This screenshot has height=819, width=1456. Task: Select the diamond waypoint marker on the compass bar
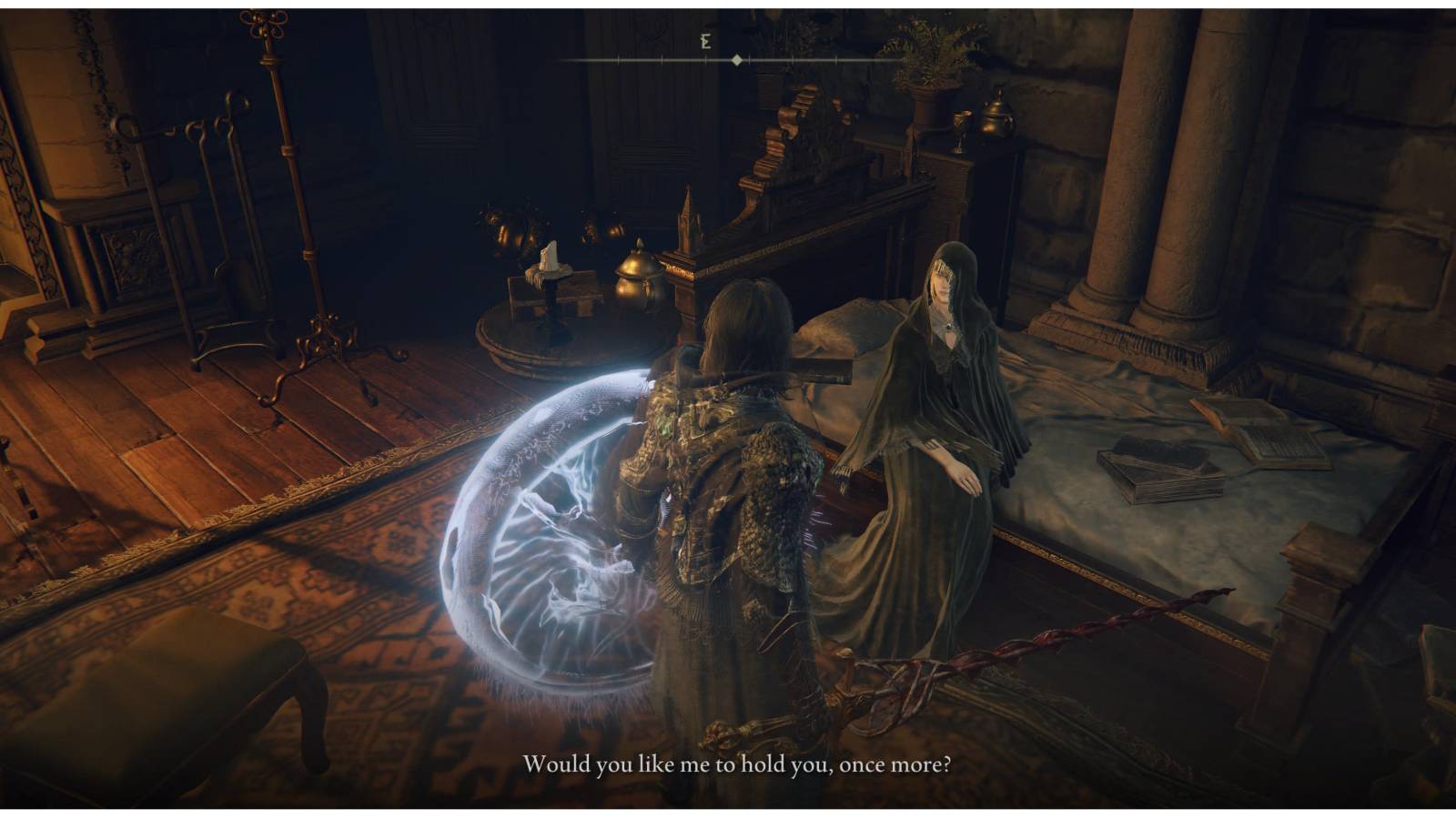click(x=735, y=60)
